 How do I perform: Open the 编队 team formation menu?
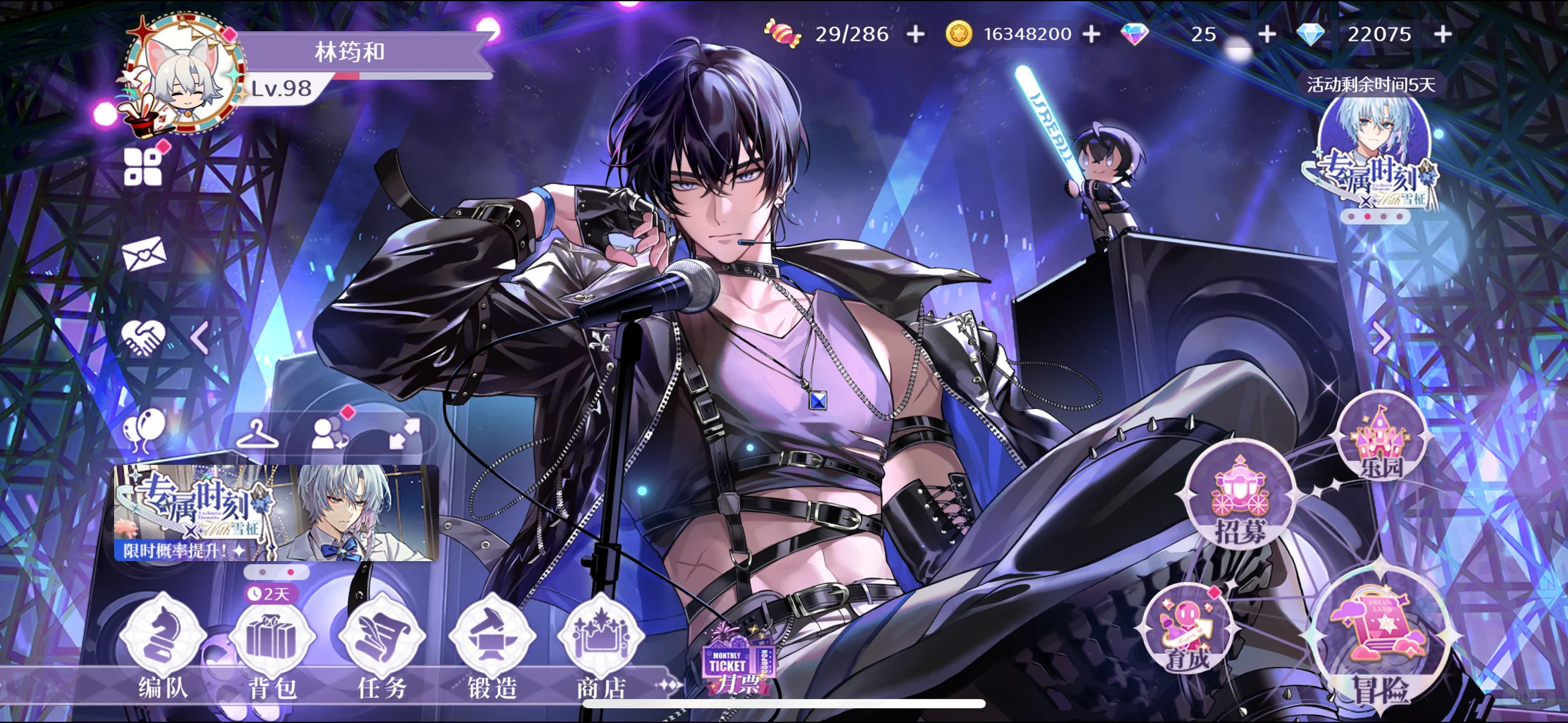162,644
